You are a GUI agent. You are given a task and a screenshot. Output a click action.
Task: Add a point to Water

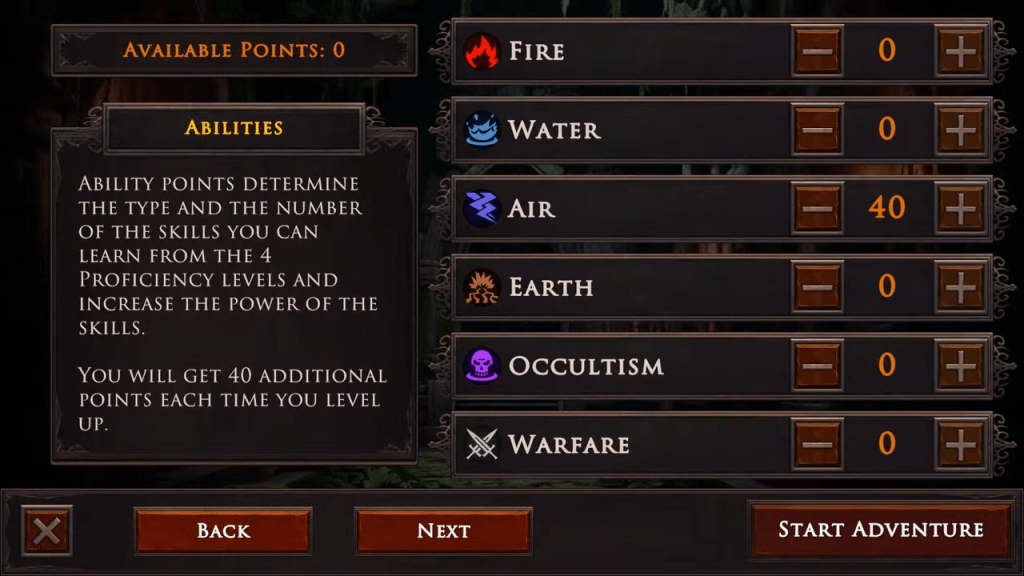coord(960,129)
